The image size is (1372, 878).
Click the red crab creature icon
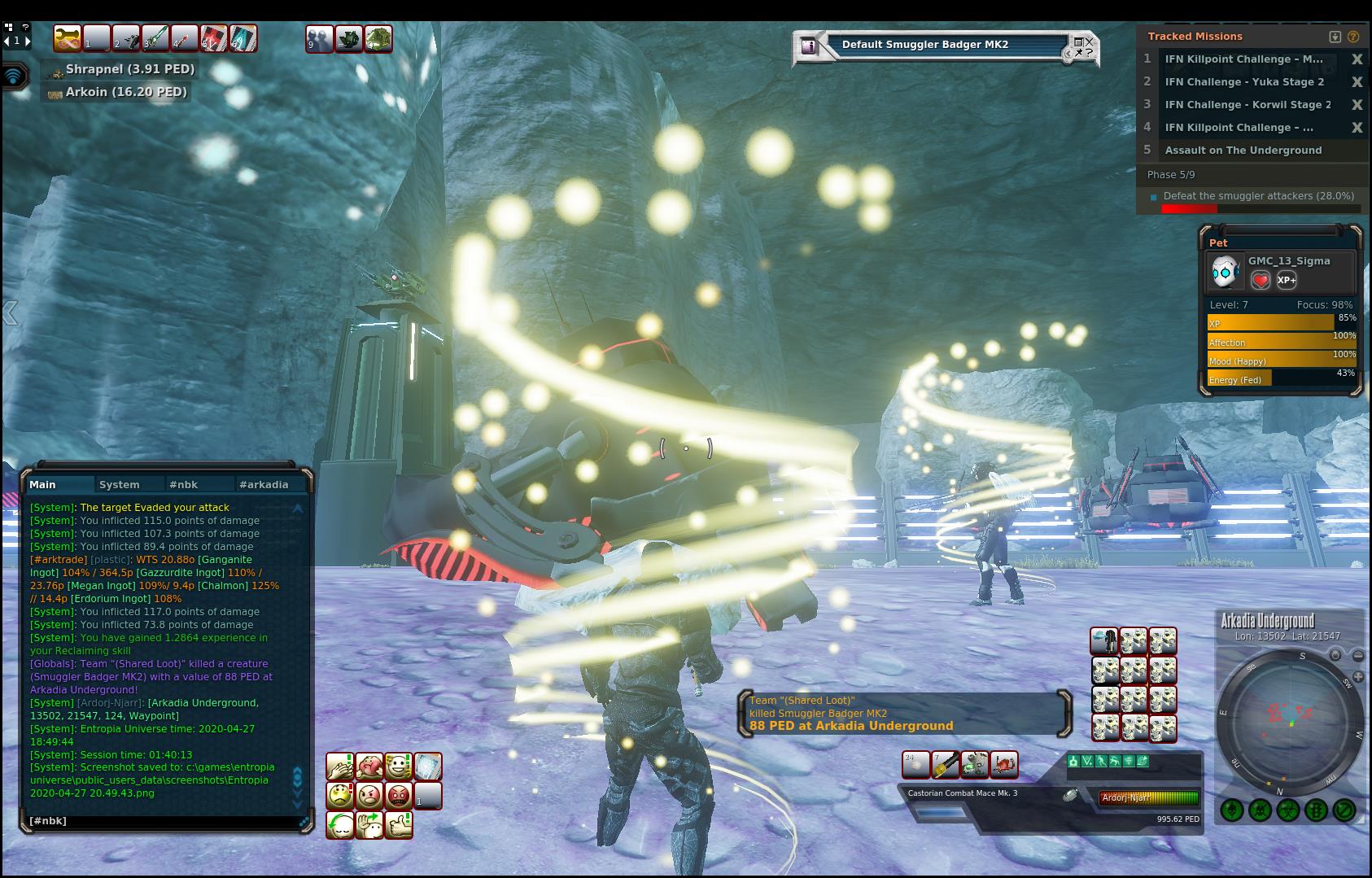coord(1004,765)
